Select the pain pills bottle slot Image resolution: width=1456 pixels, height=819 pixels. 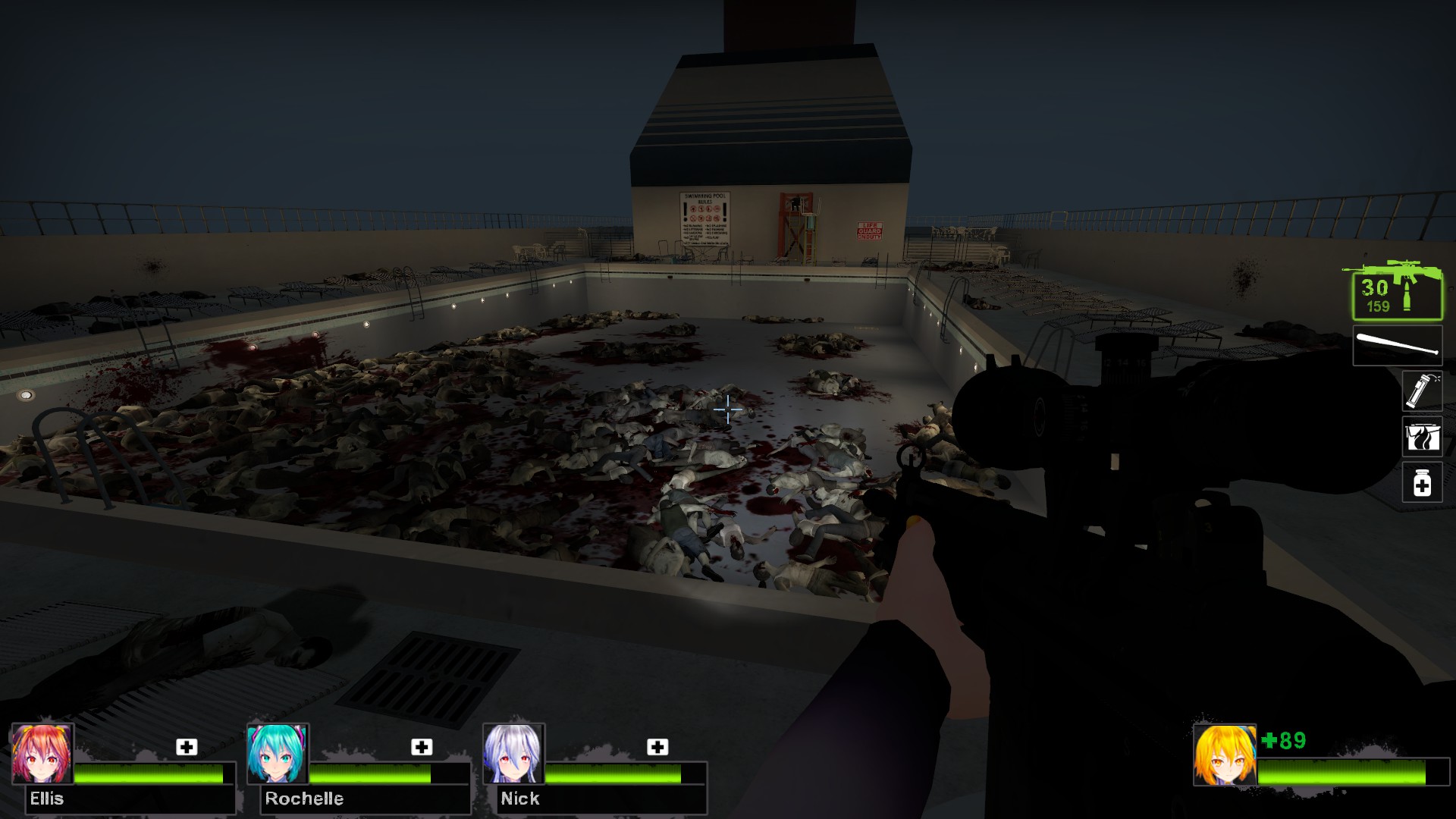pos(1421,483)
